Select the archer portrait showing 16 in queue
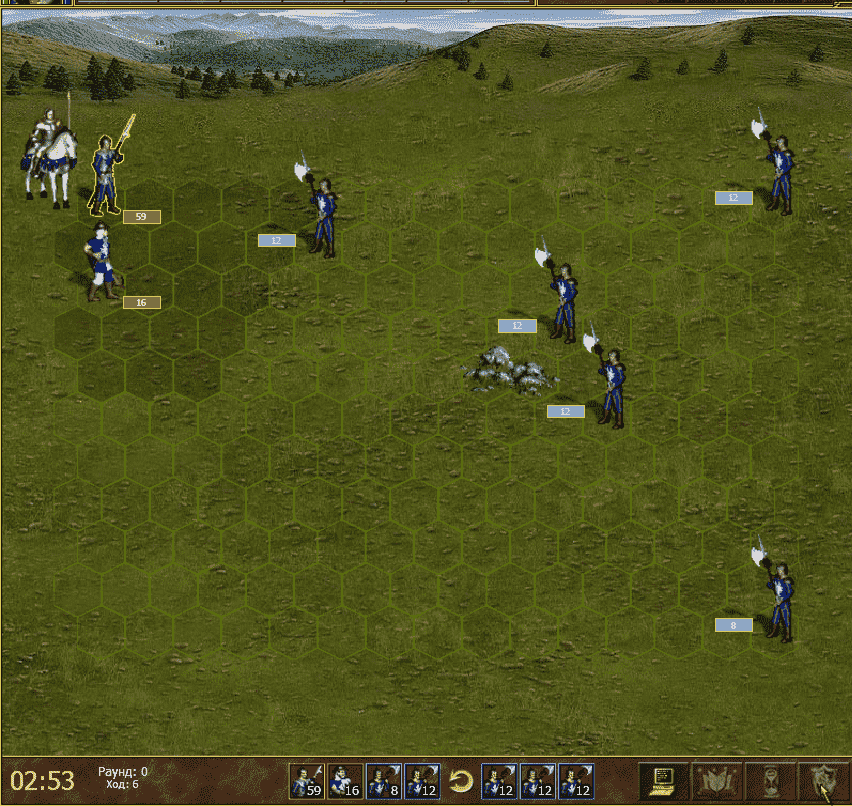Screen dimensions: 852x806 [345, 781]
